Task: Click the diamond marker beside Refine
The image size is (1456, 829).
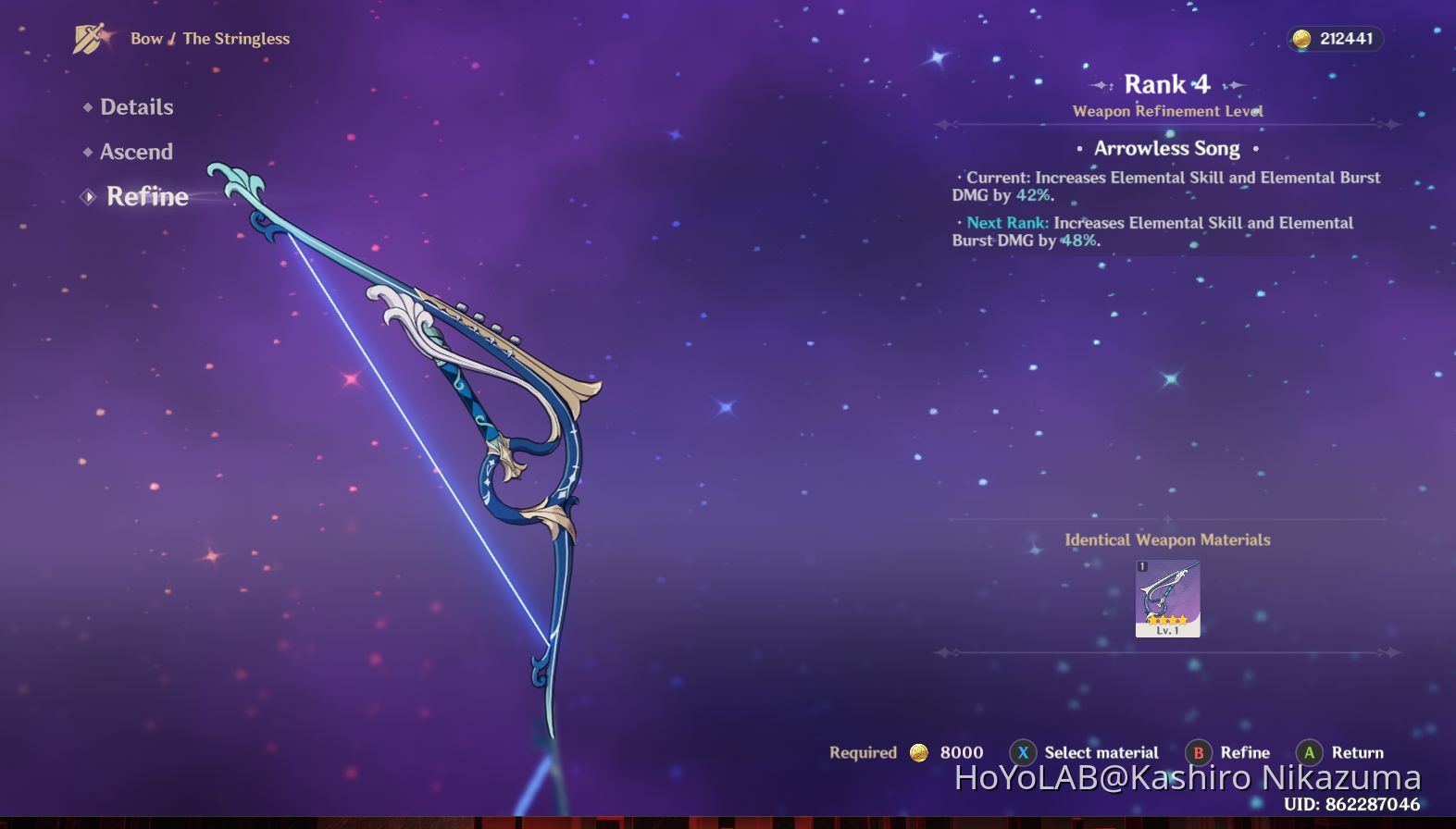Action: (88, 196)
